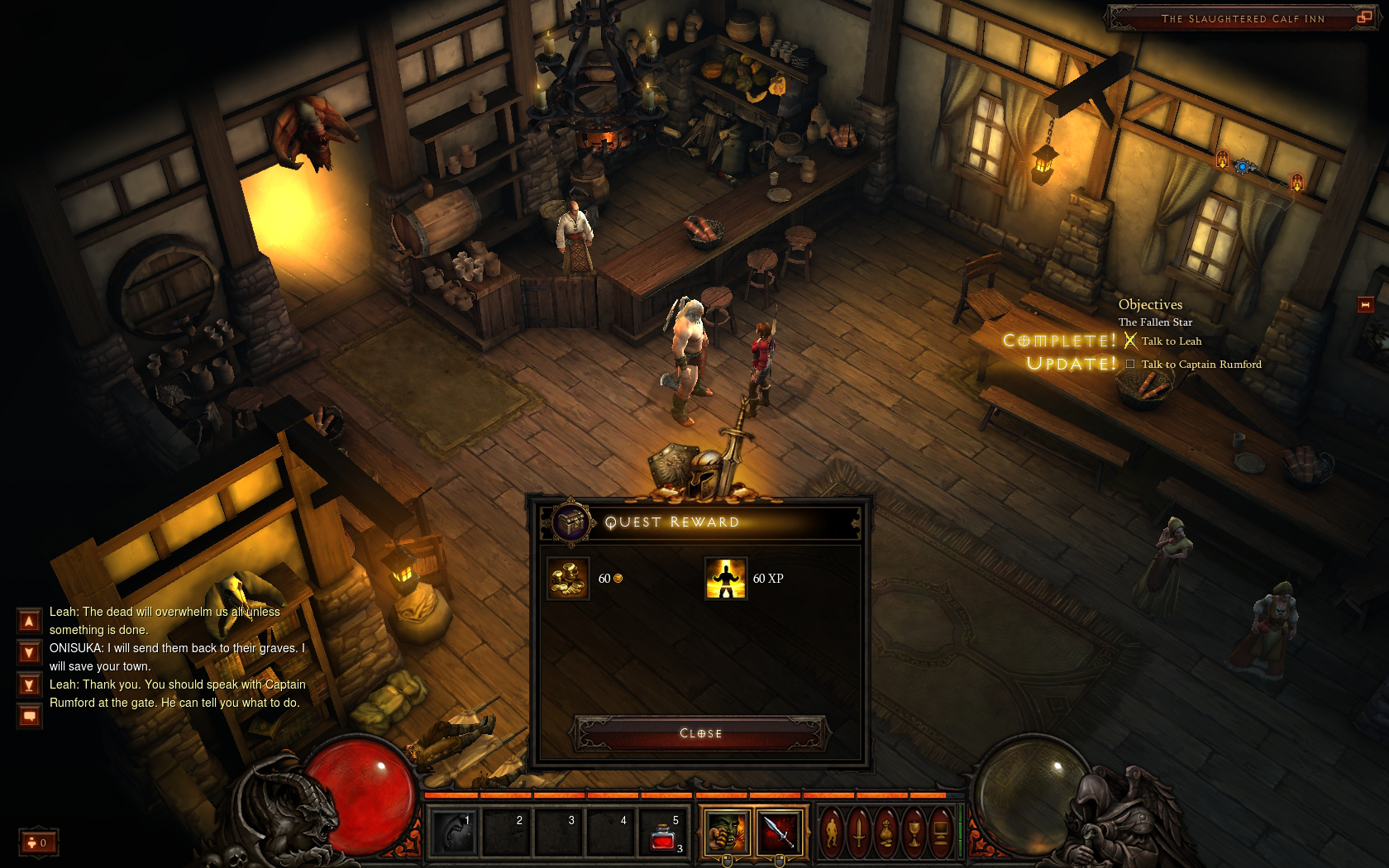Image resolution: width=1389 pixels, height=868 pixels.
Task: Open the chat speech bubble button
Action: [x=29, y=716]
